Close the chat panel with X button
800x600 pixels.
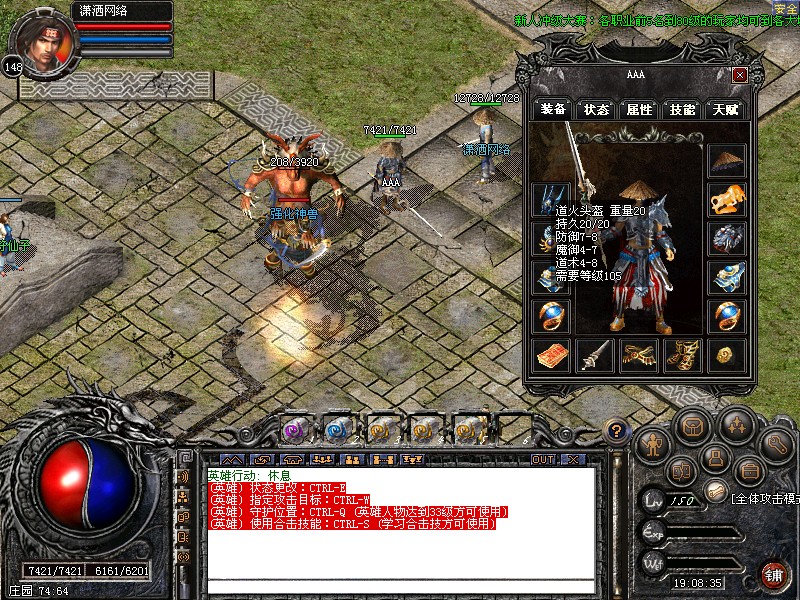(573, 460)
